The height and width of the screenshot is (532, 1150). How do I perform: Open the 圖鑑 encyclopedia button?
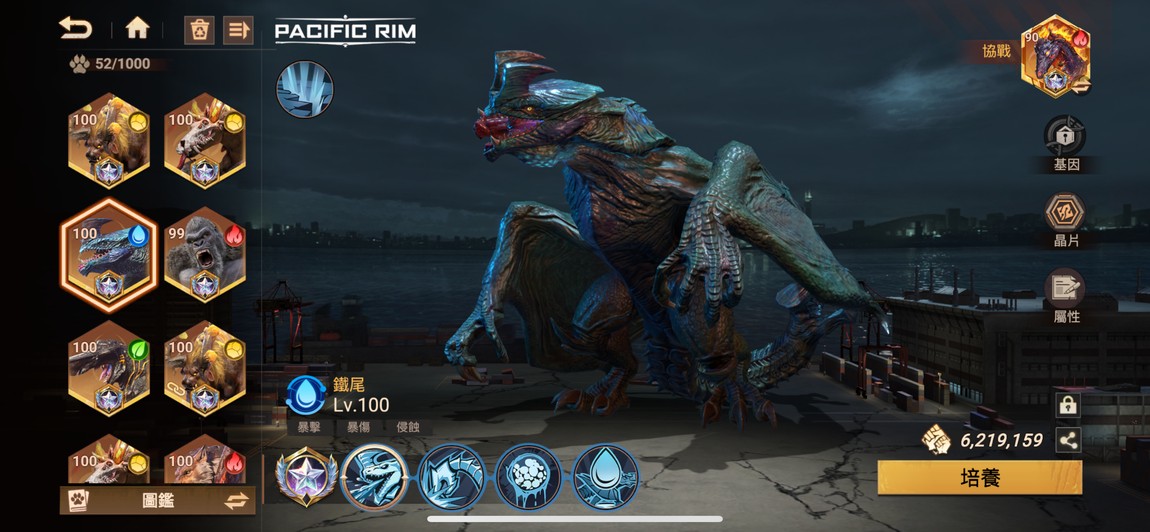coord(140,500)
